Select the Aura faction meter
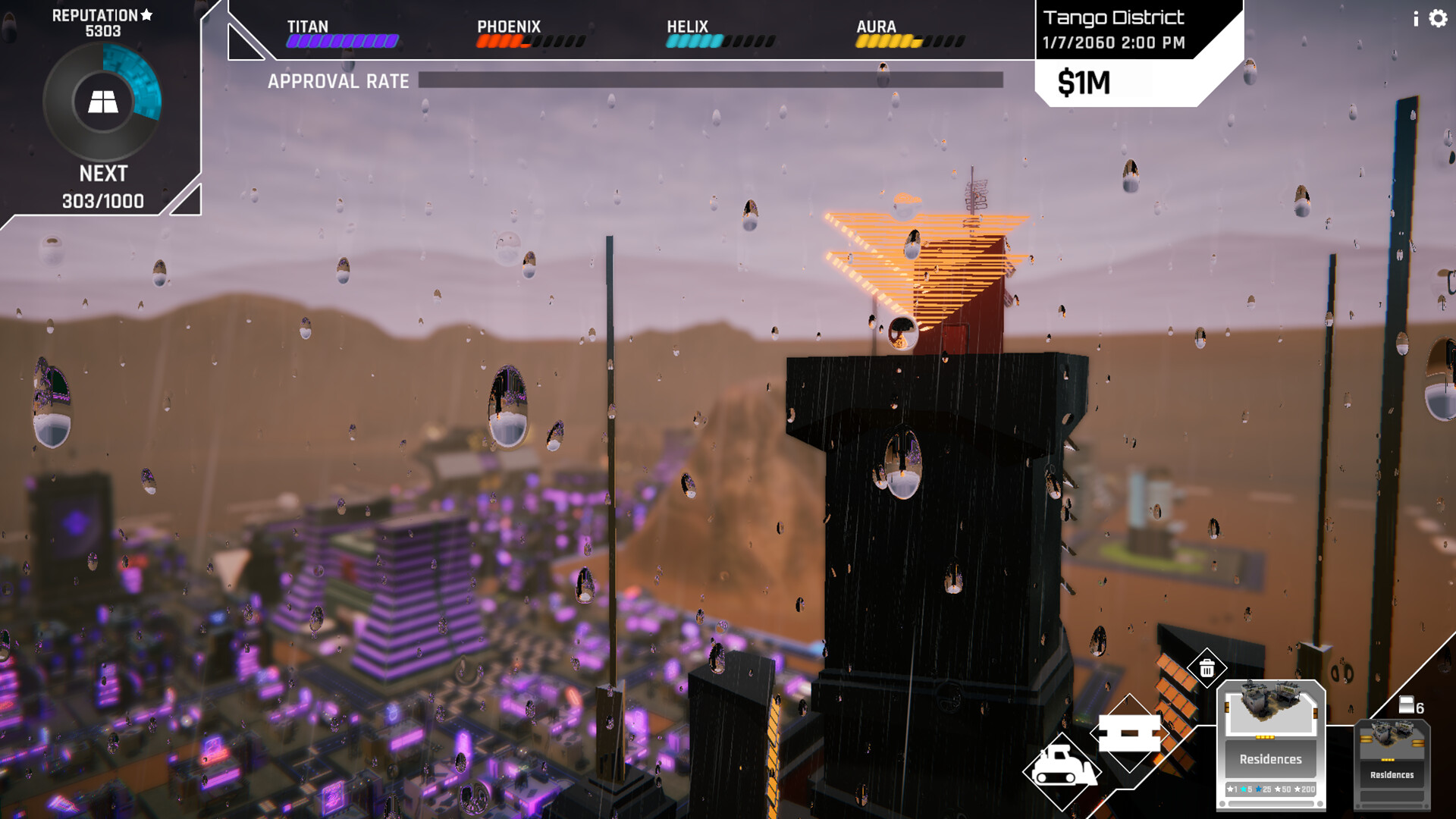 point(910,34)
